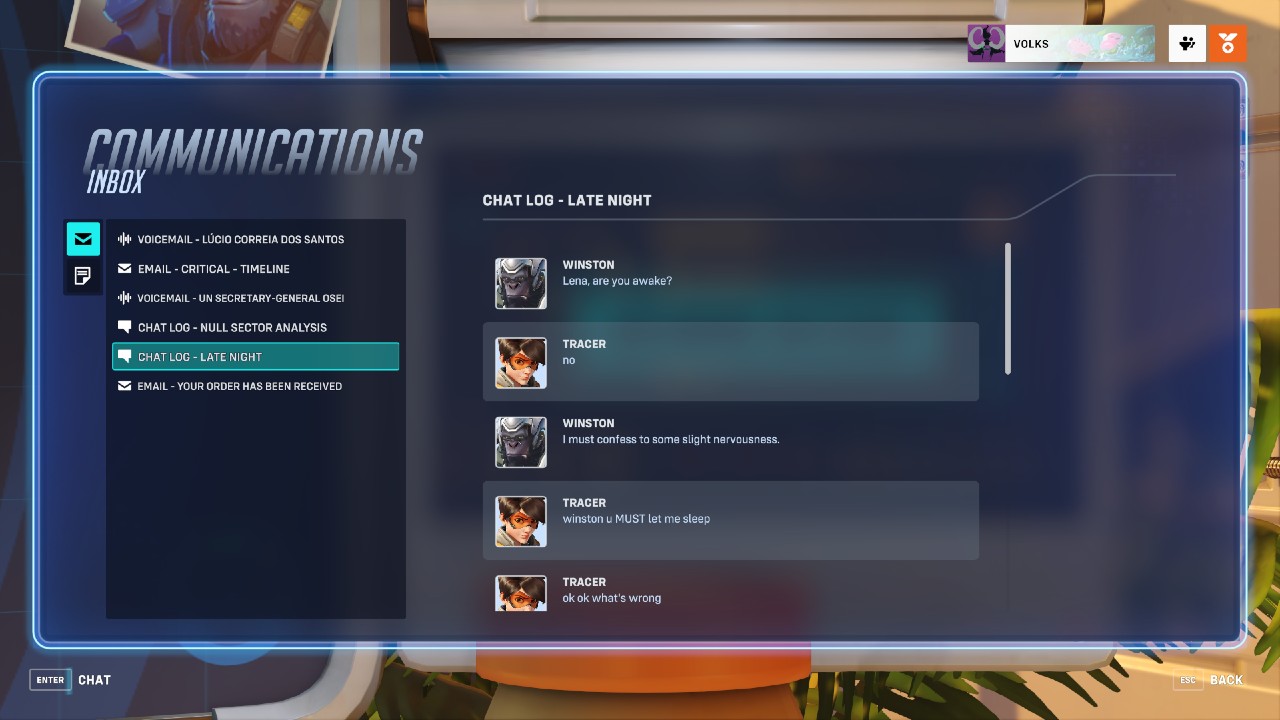Viewport: 1280px width, 720px height.
Task: Click the chat bubble icon on Chat Log - Late Night
Action: point(124,356)
